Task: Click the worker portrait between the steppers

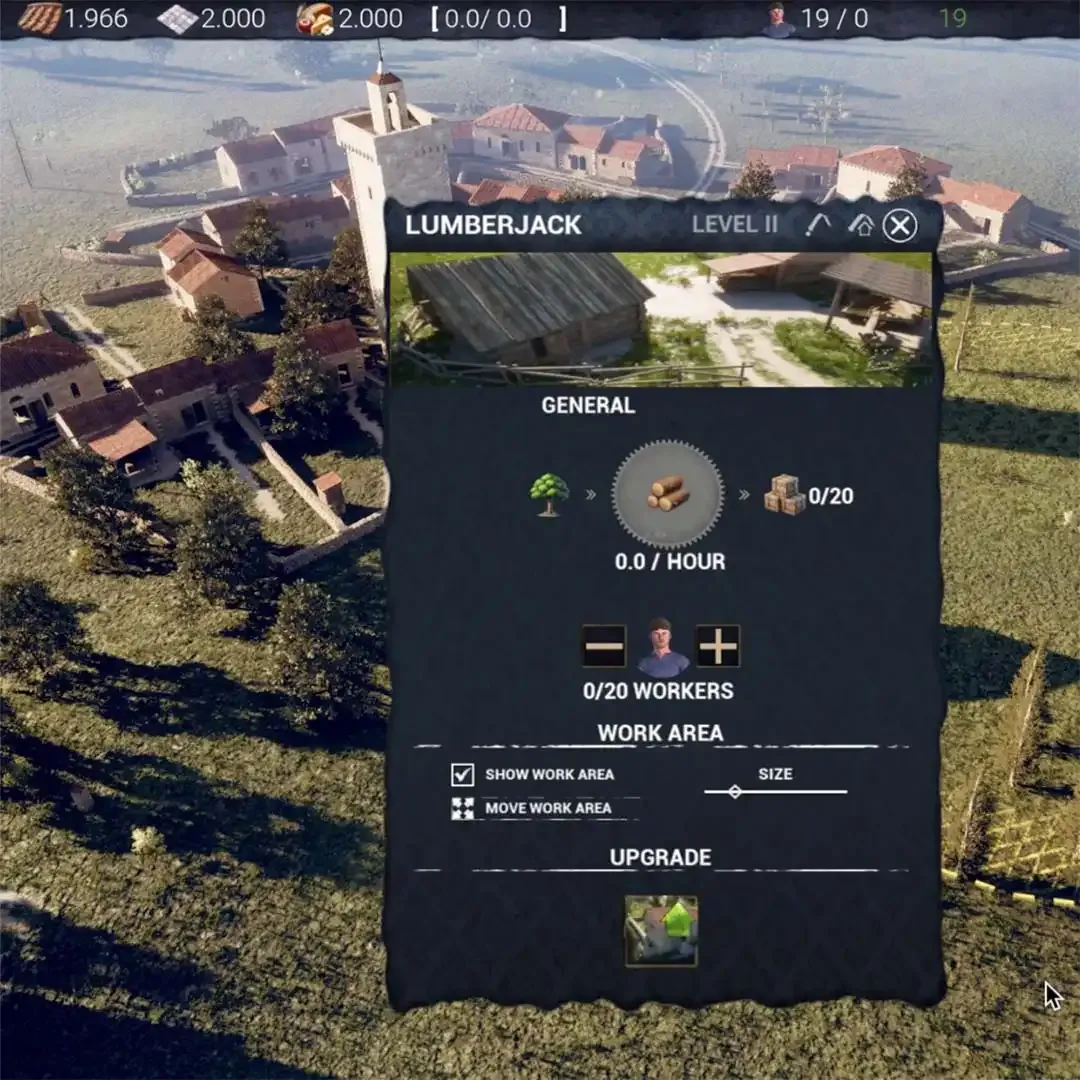Action: coord(662,647)
